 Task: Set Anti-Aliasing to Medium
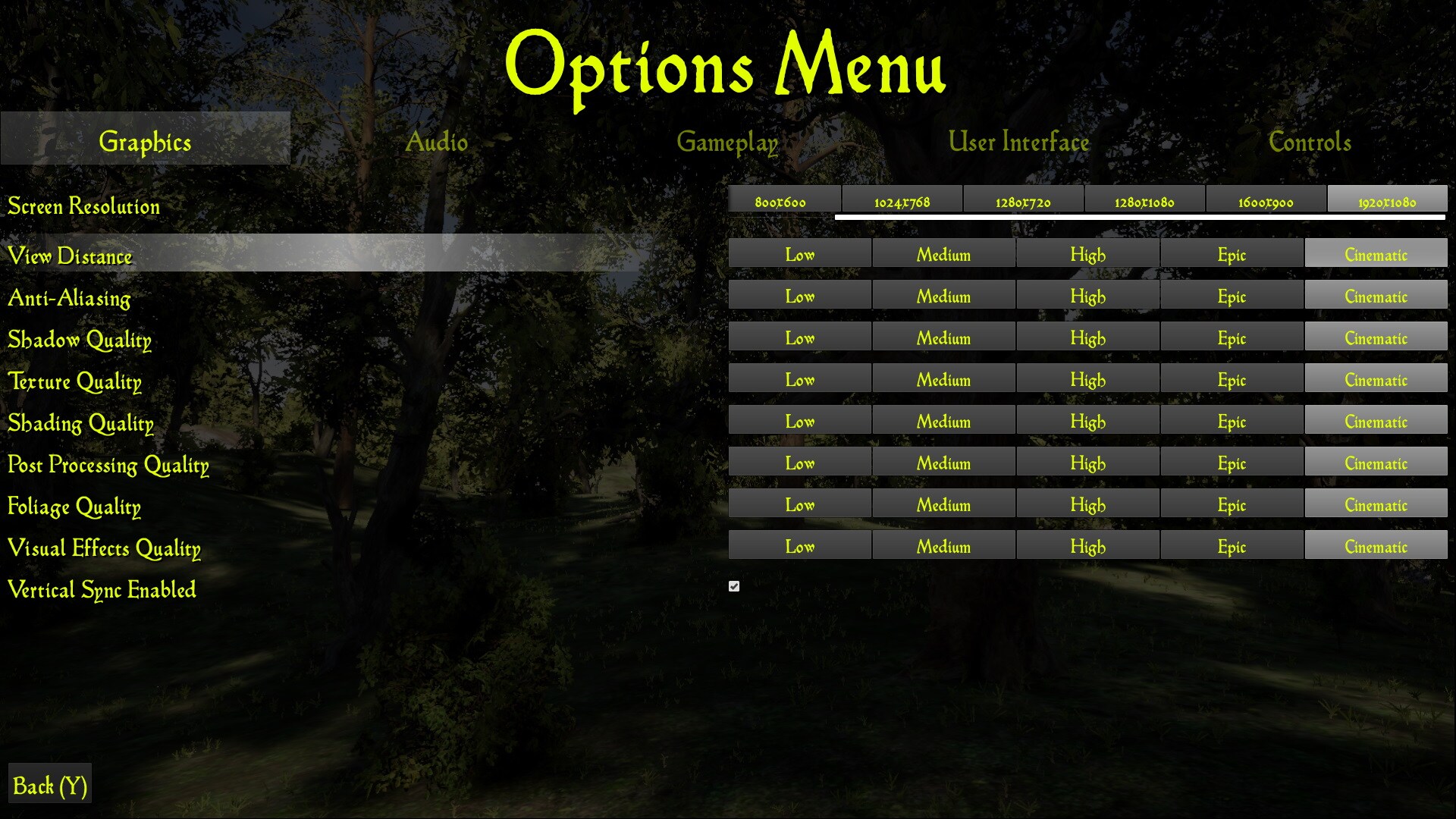pyautogui.click(x=943, y=296)
